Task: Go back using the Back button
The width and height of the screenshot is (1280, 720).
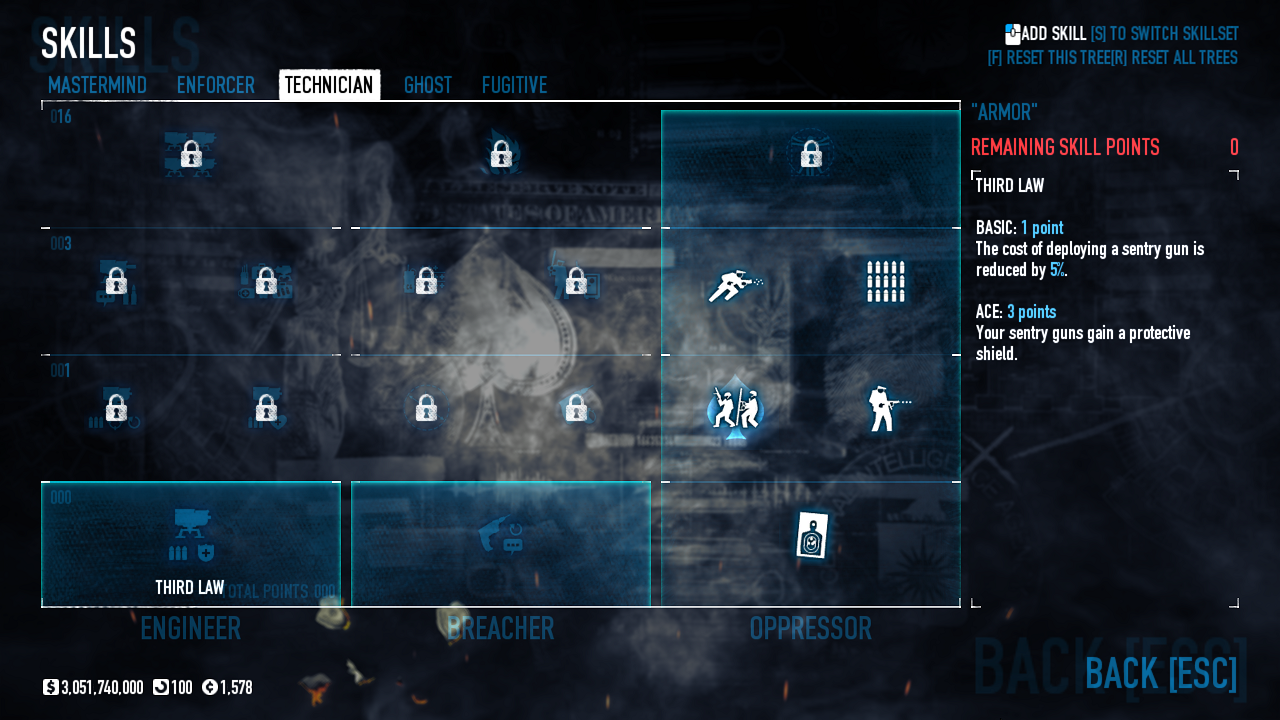Action: (1160, 673)
